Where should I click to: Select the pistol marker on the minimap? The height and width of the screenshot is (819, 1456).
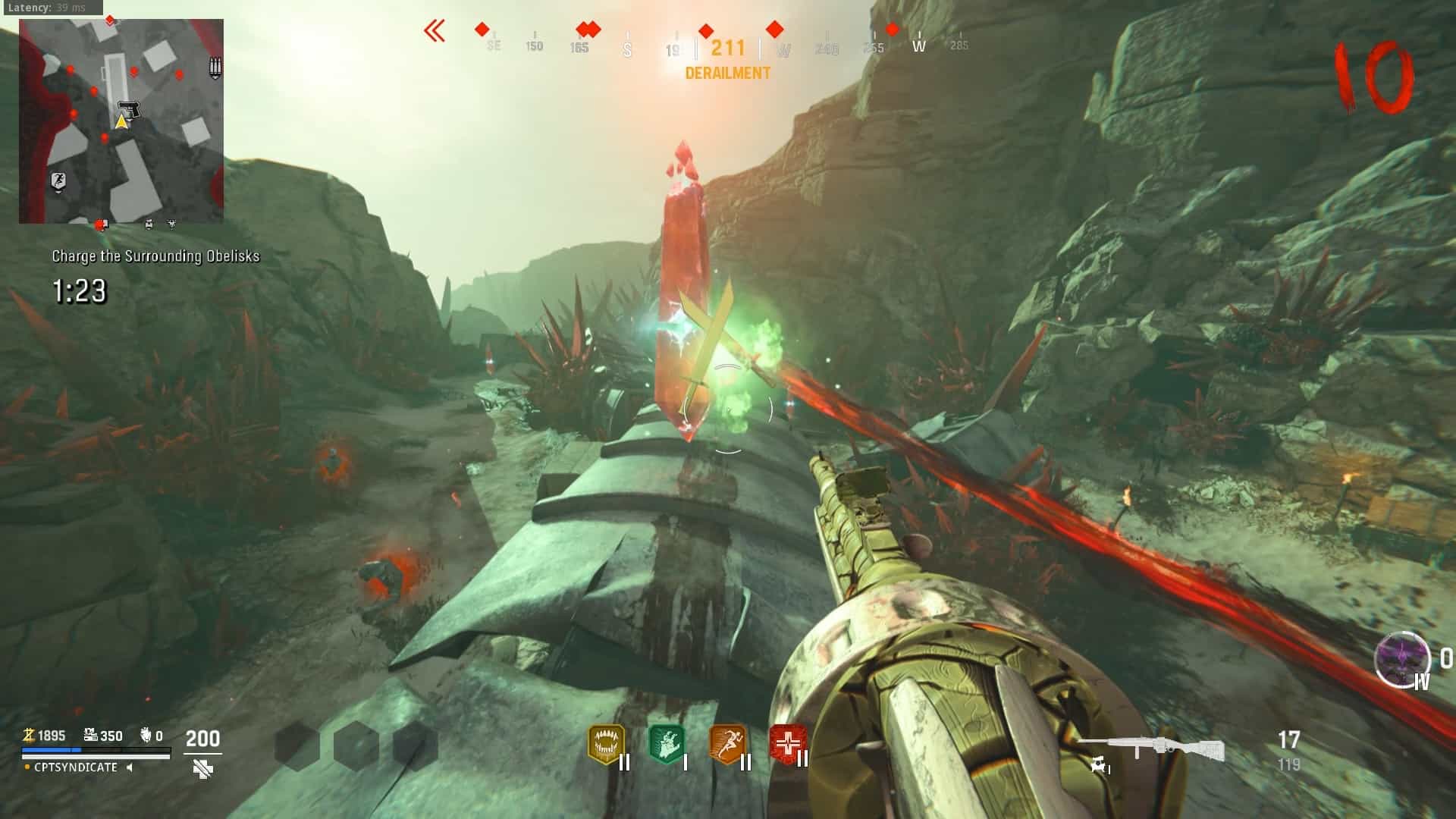[x=130, y=110]
